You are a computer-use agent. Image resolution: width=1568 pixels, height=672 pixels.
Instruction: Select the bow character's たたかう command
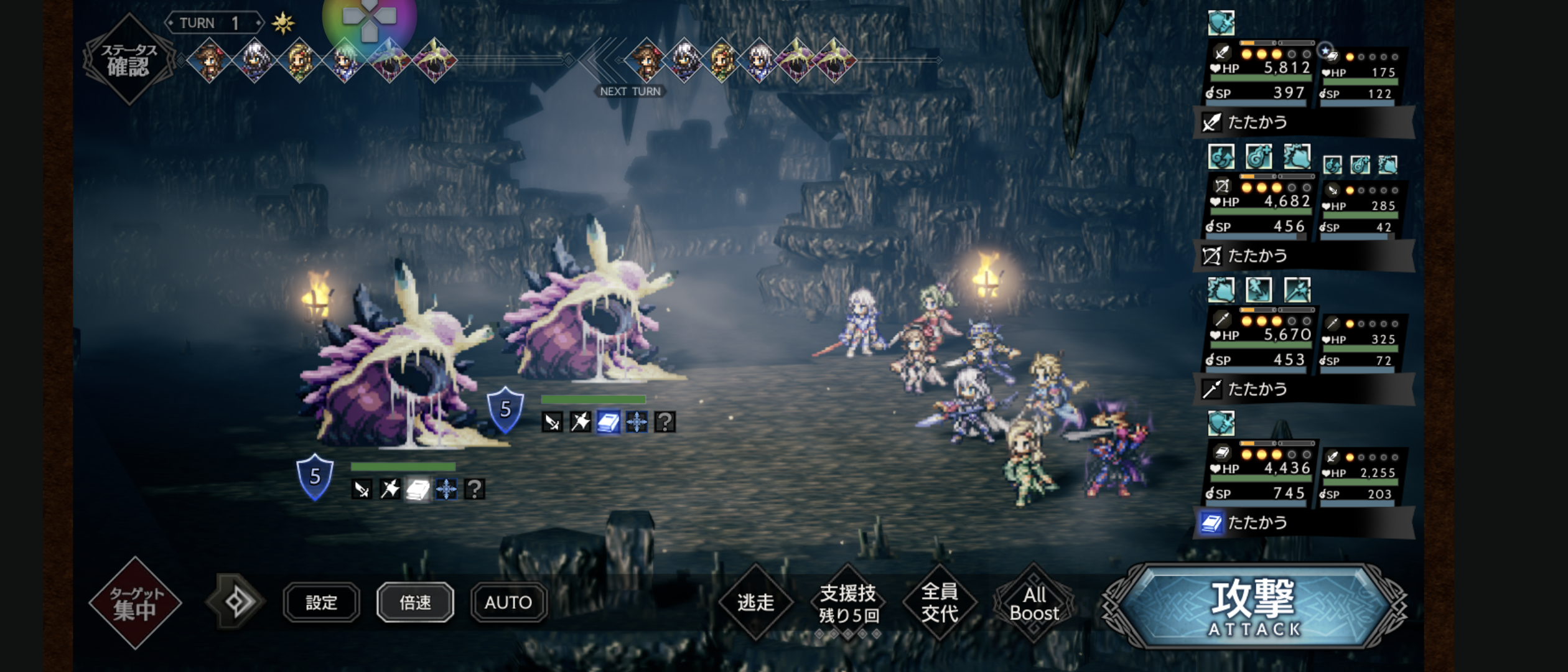pyautogui.click(x=1304, y=256)
